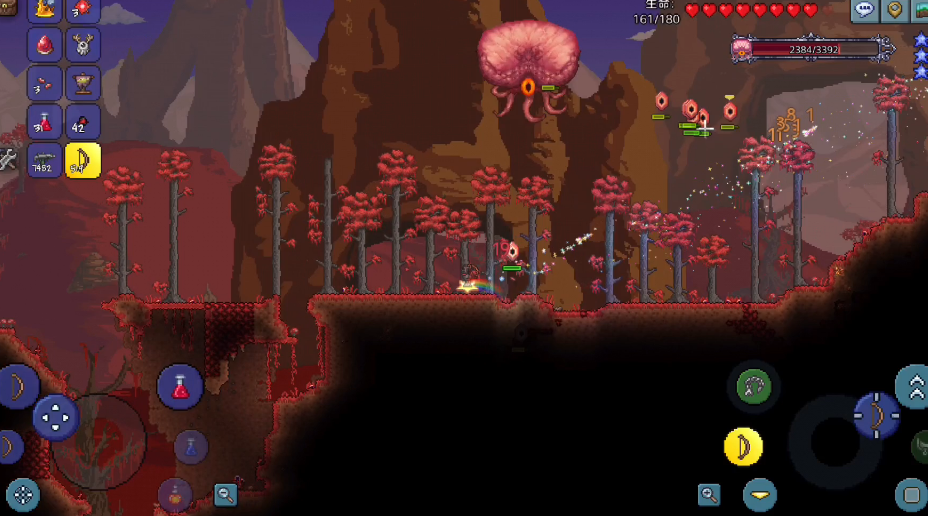The height and width of the screenshot is (516, 928).
Task: Select the gun slot with 7452 ammo
Action: click(45, 160)
